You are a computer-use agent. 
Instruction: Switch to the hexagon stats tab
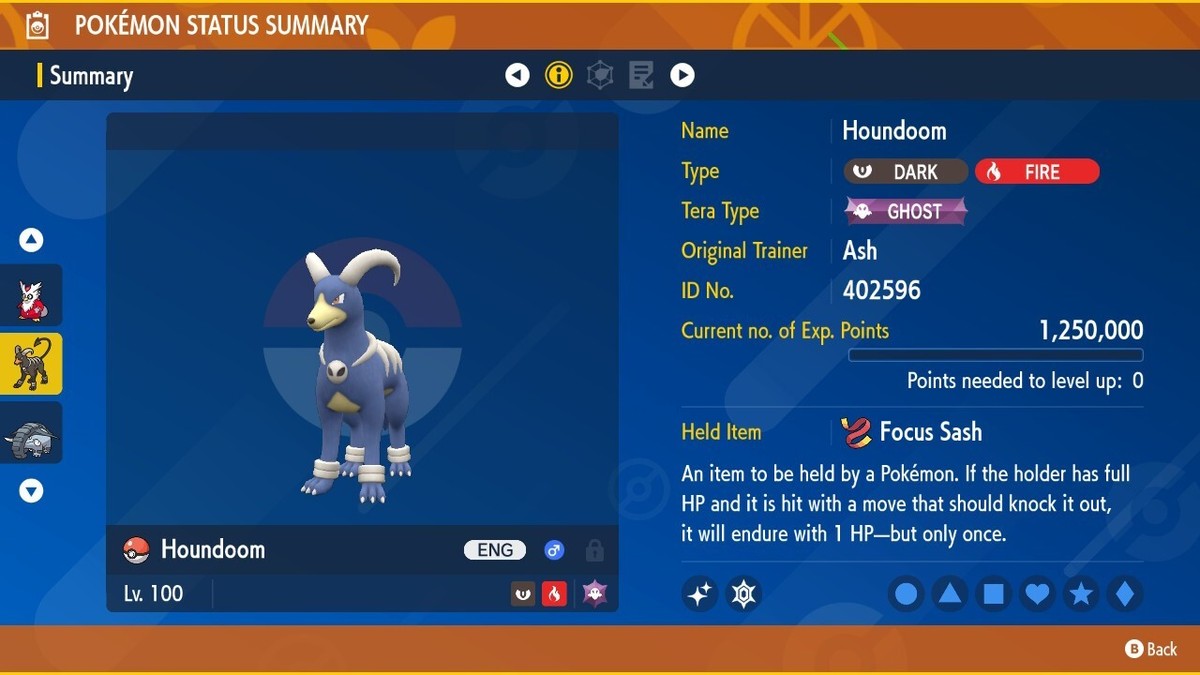(600, 75)
